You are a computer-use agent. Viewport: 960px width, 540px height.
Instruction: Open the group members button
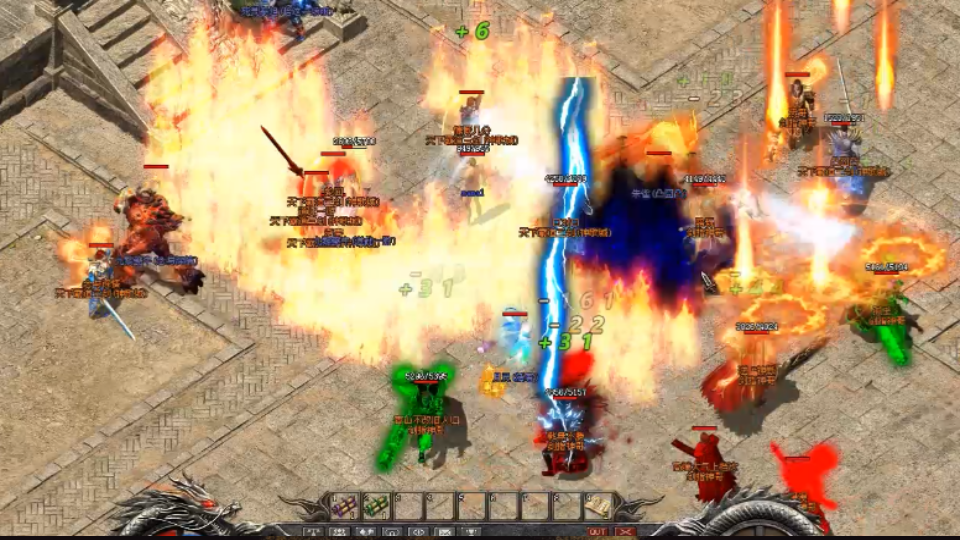339,531
